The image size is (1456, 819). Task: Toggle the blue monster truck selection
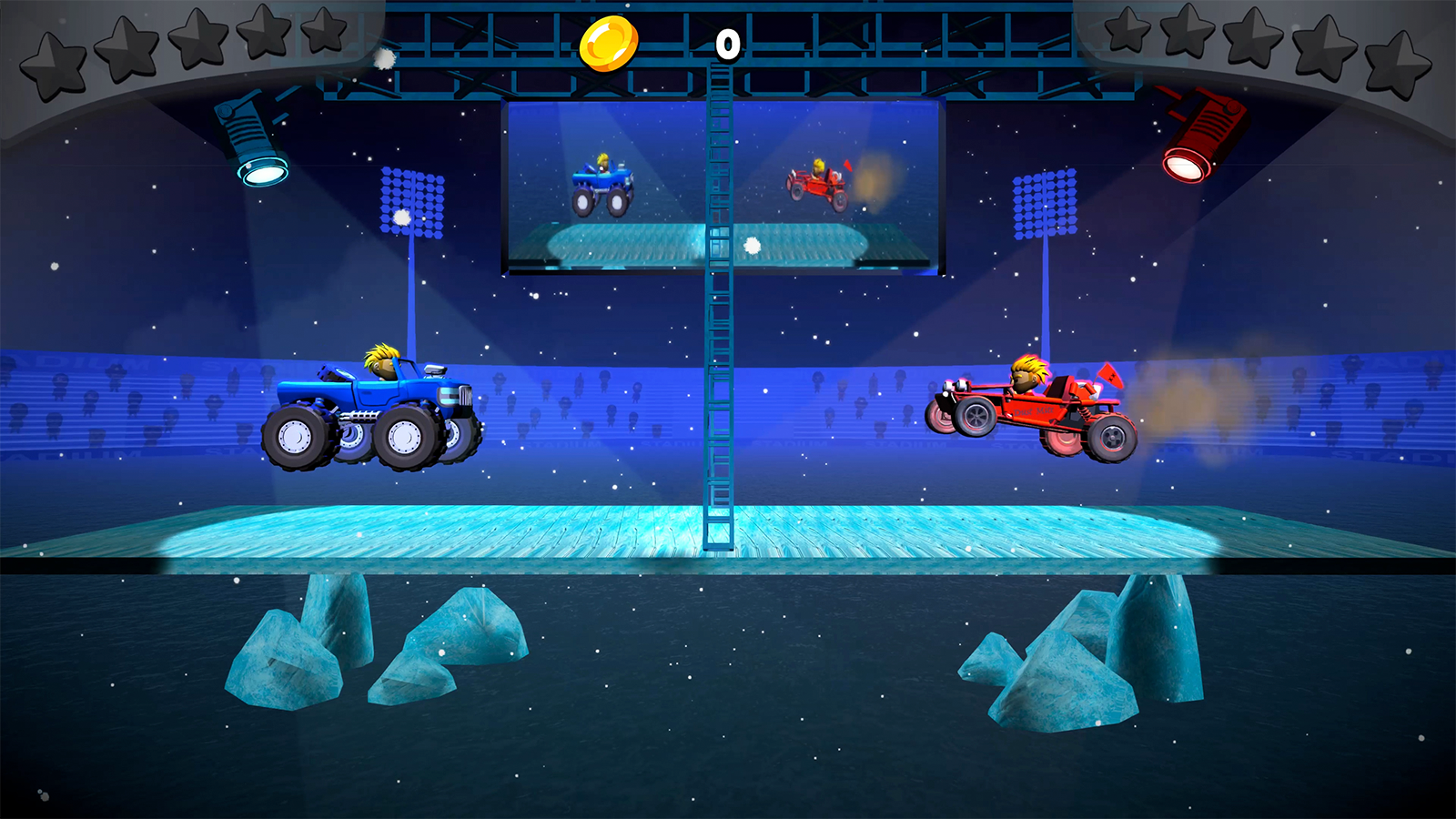(373, 409)
